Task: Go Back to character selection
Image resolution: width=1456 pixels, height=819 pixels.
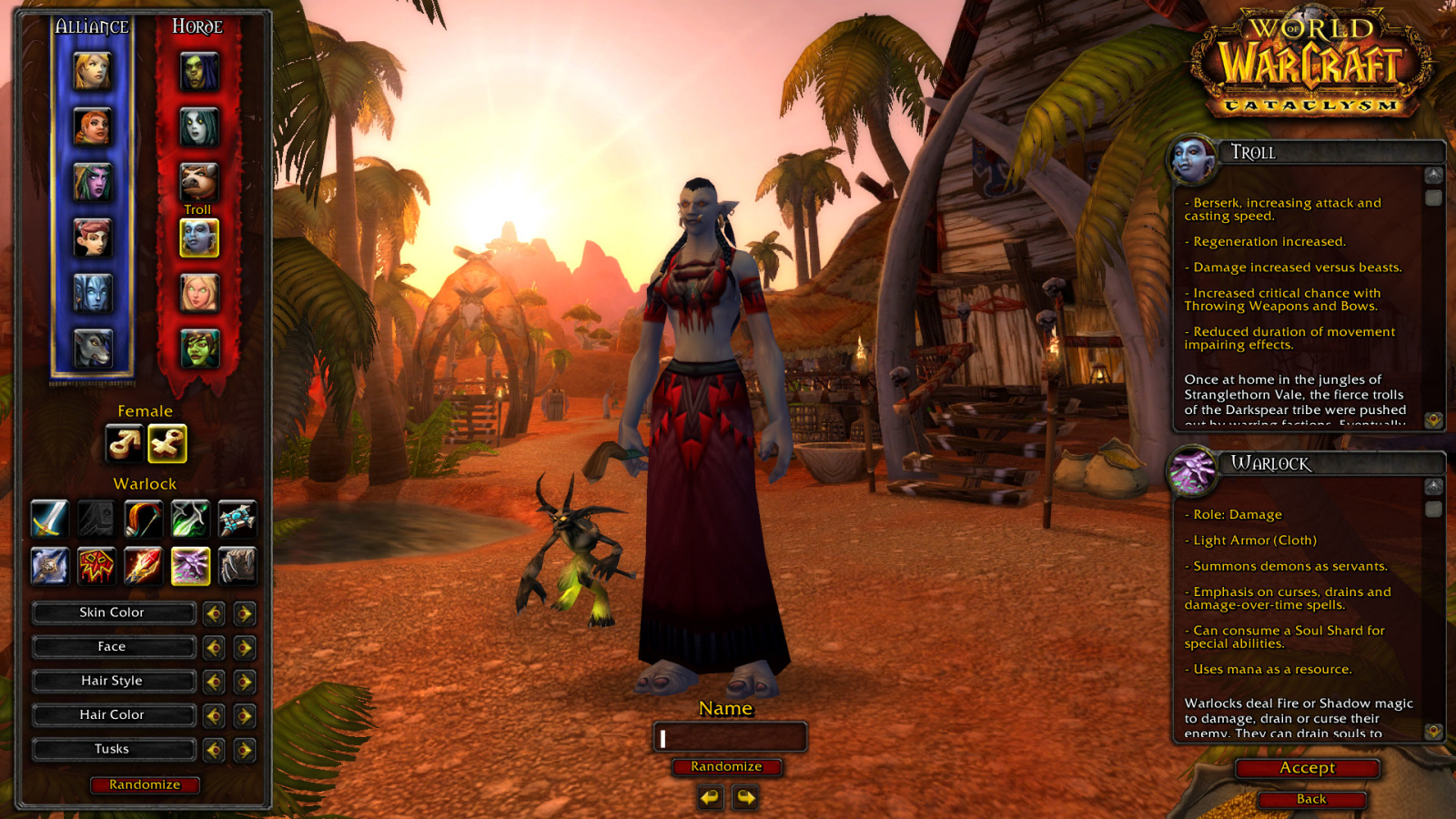Action: pos(1311,799)
